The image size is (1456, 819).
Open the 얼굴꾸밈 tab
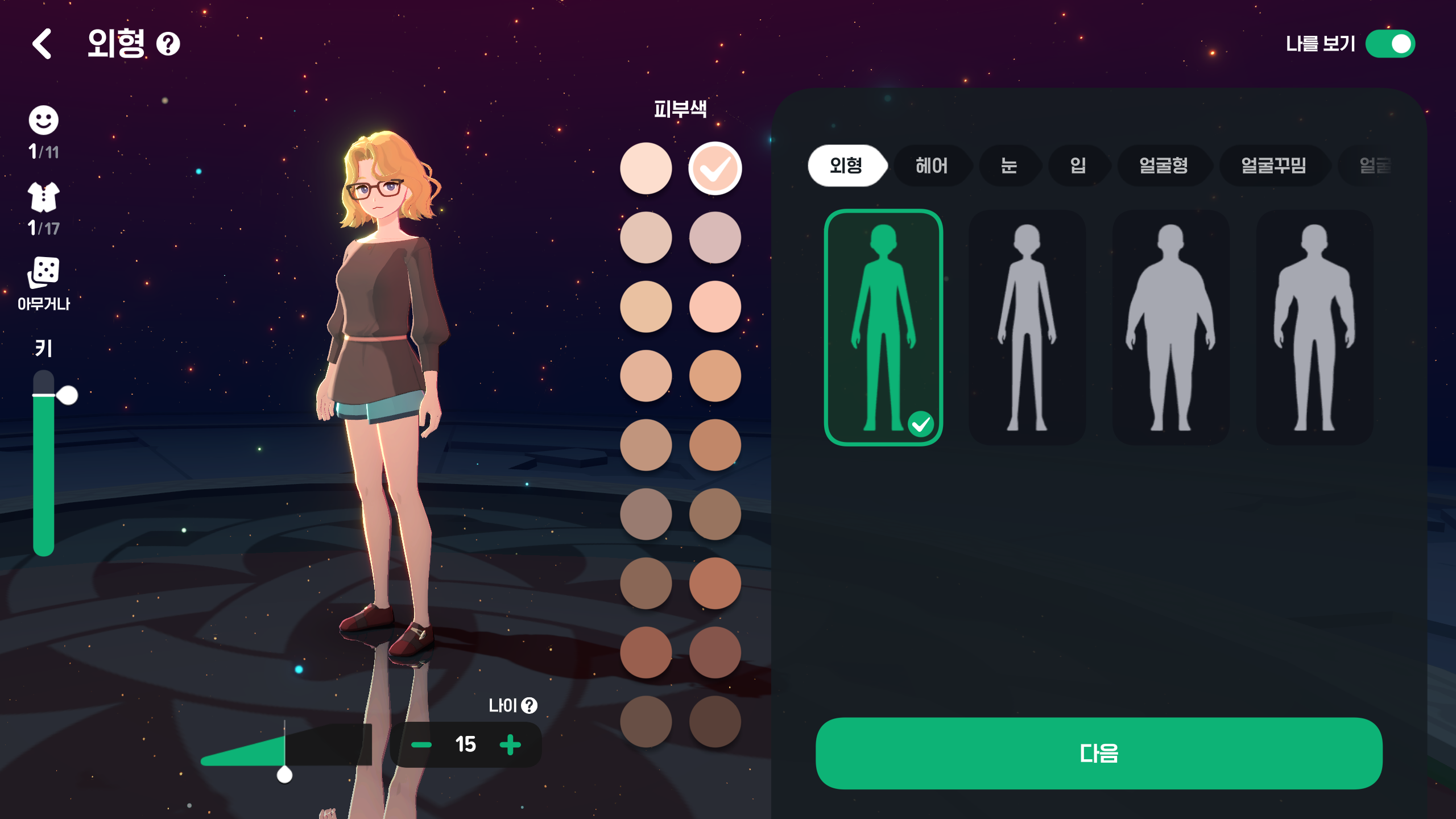click(x=1273, y=166)
